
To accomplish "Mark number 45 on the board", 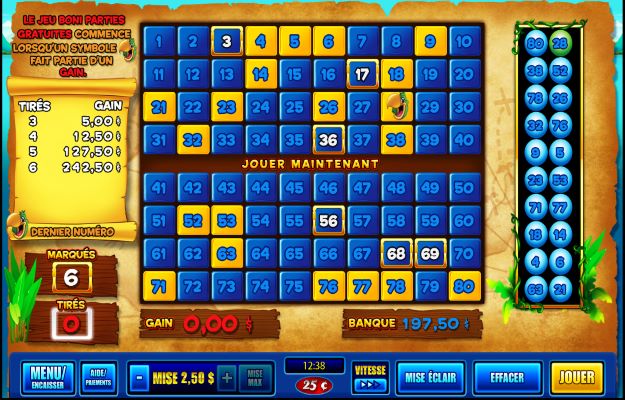I will coord(295,187).
